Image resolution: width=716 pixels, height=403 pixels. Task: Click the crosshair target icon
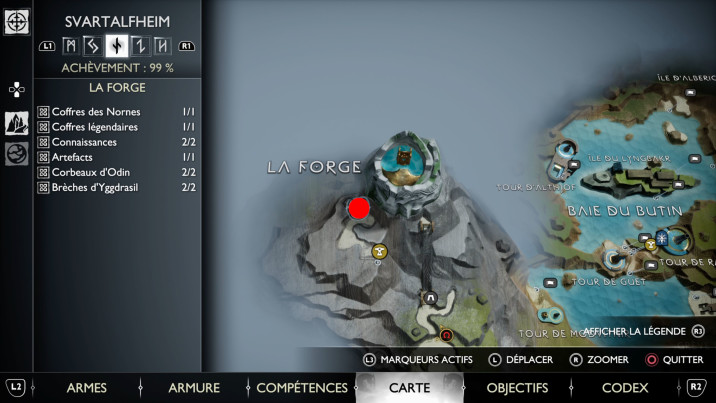16,21
